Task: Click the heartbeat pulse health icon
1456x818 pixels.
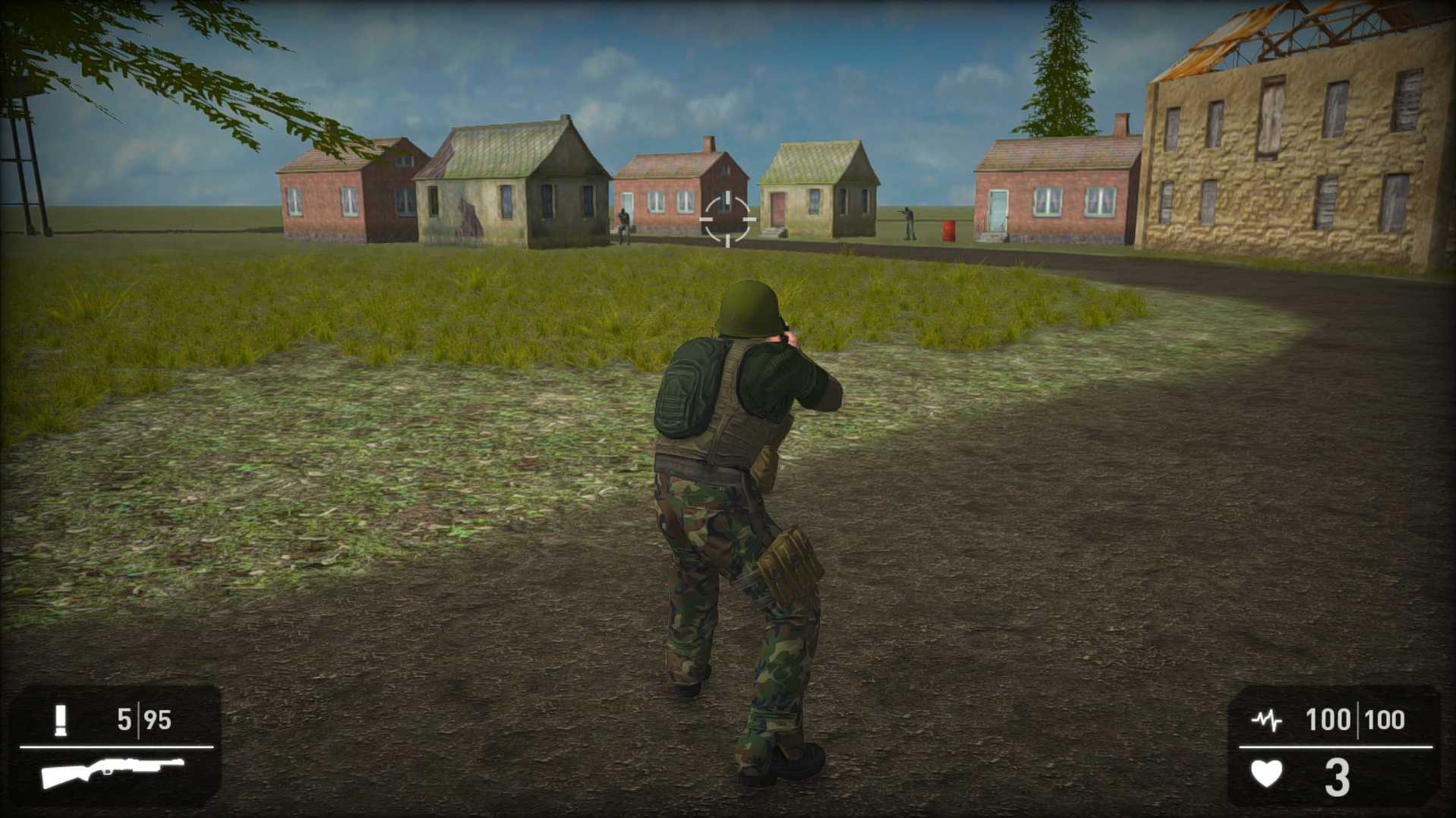Action: coord(1266,720)
